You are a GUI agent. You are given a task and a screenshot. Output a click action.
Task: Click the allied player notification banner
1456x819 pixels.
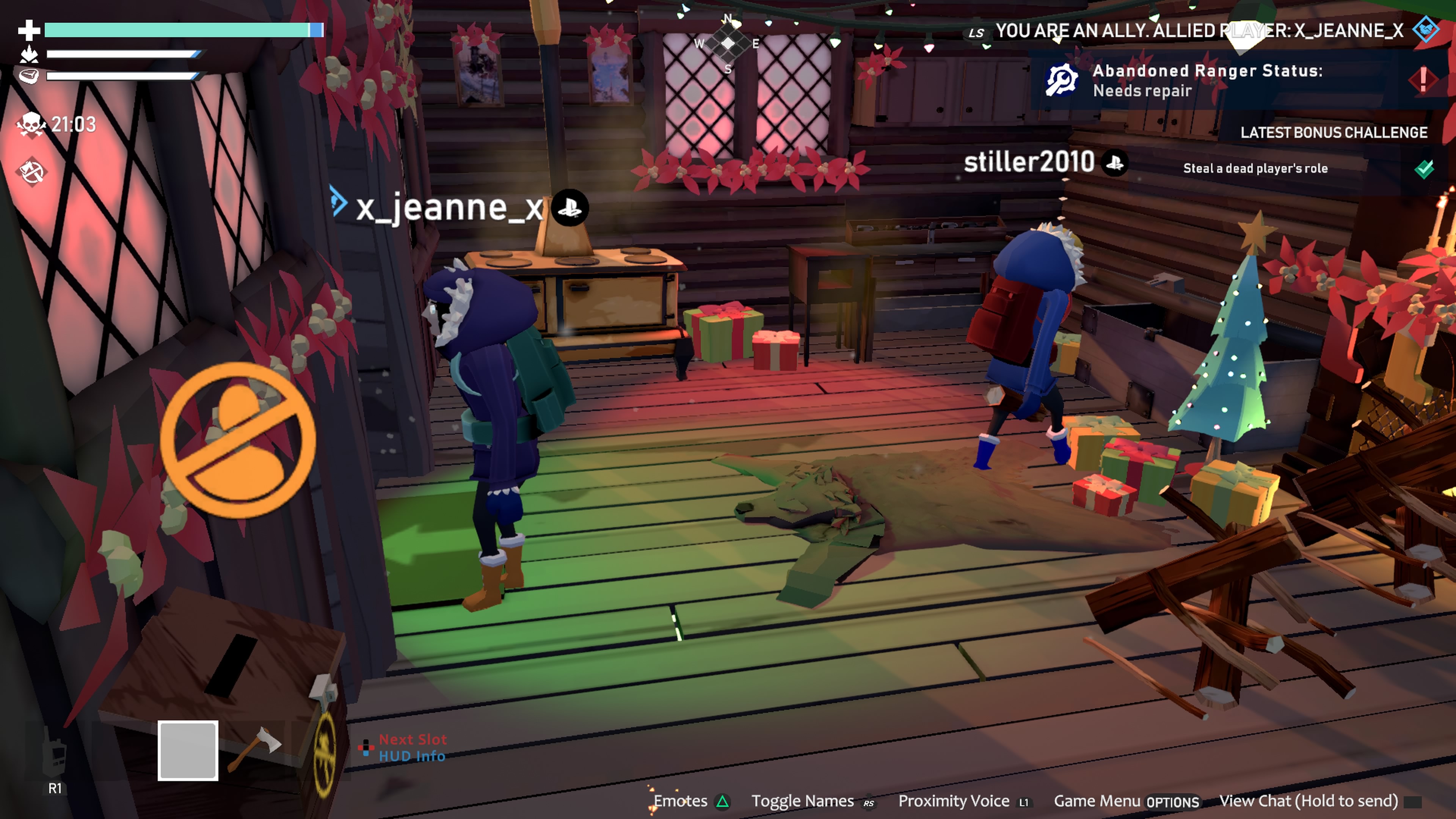[1198, 30]
